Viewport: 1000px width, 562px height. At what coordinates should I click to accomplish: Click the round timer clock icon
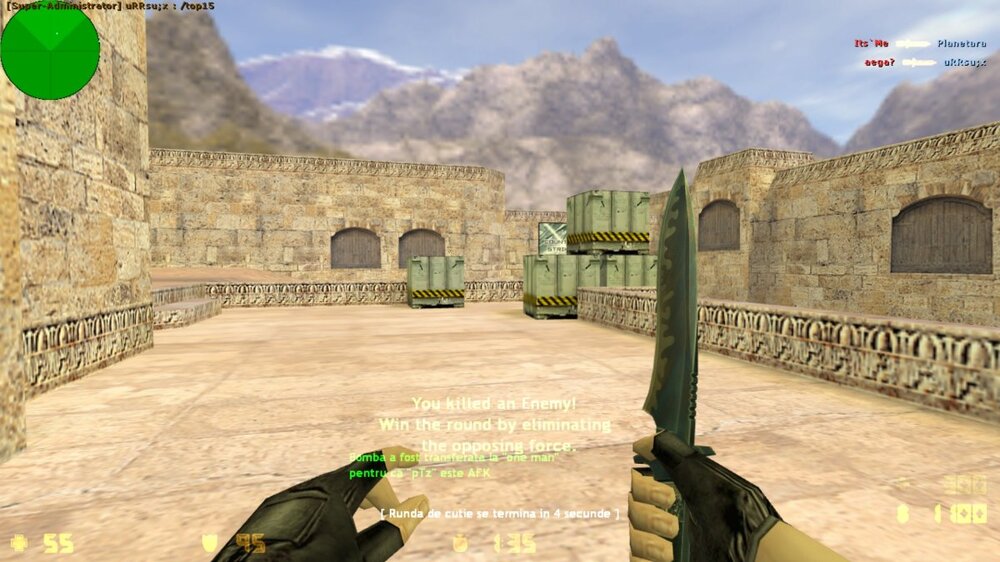[x=461, y=543]
